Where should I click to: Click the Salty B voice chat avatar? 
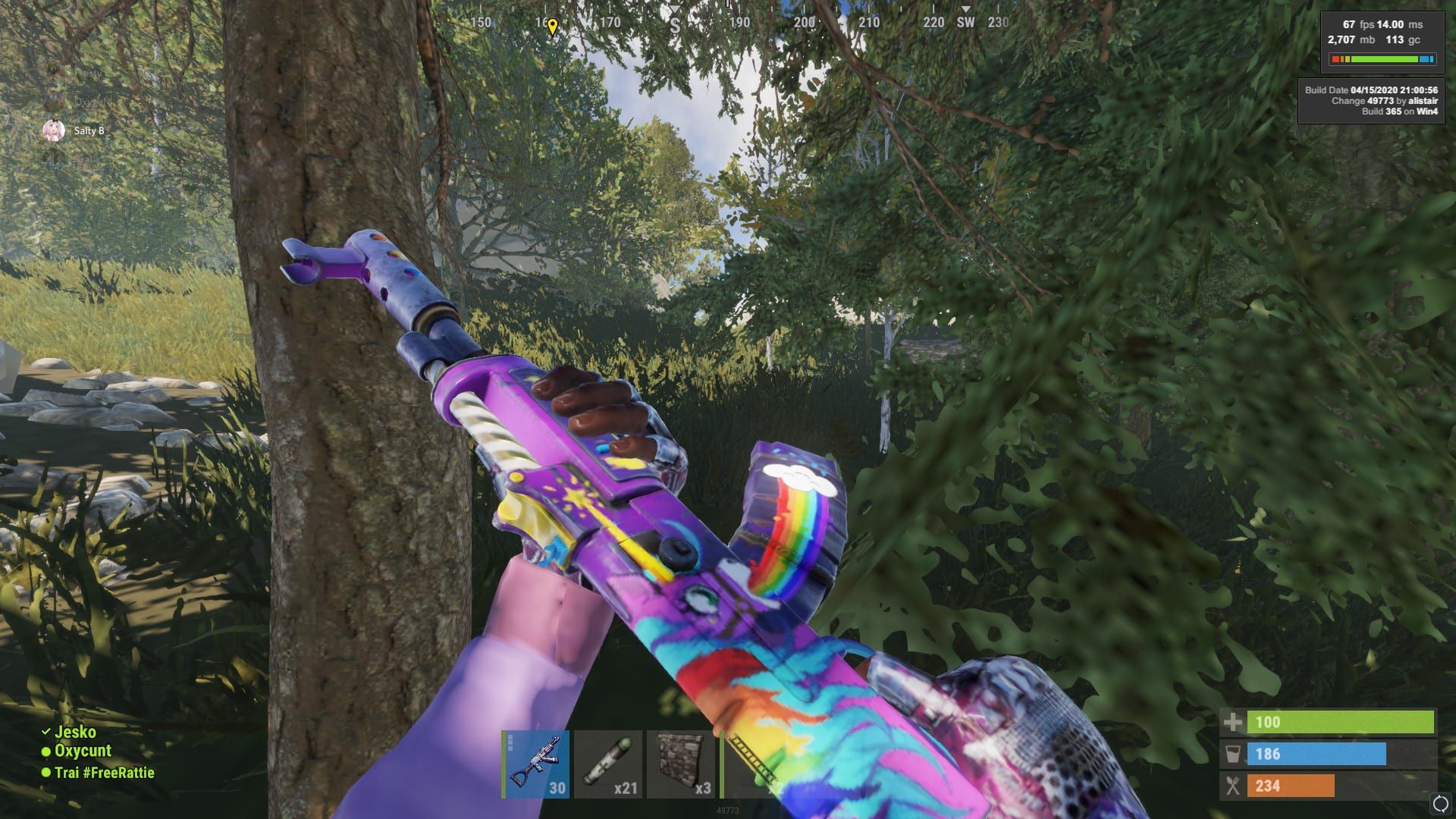54,130
